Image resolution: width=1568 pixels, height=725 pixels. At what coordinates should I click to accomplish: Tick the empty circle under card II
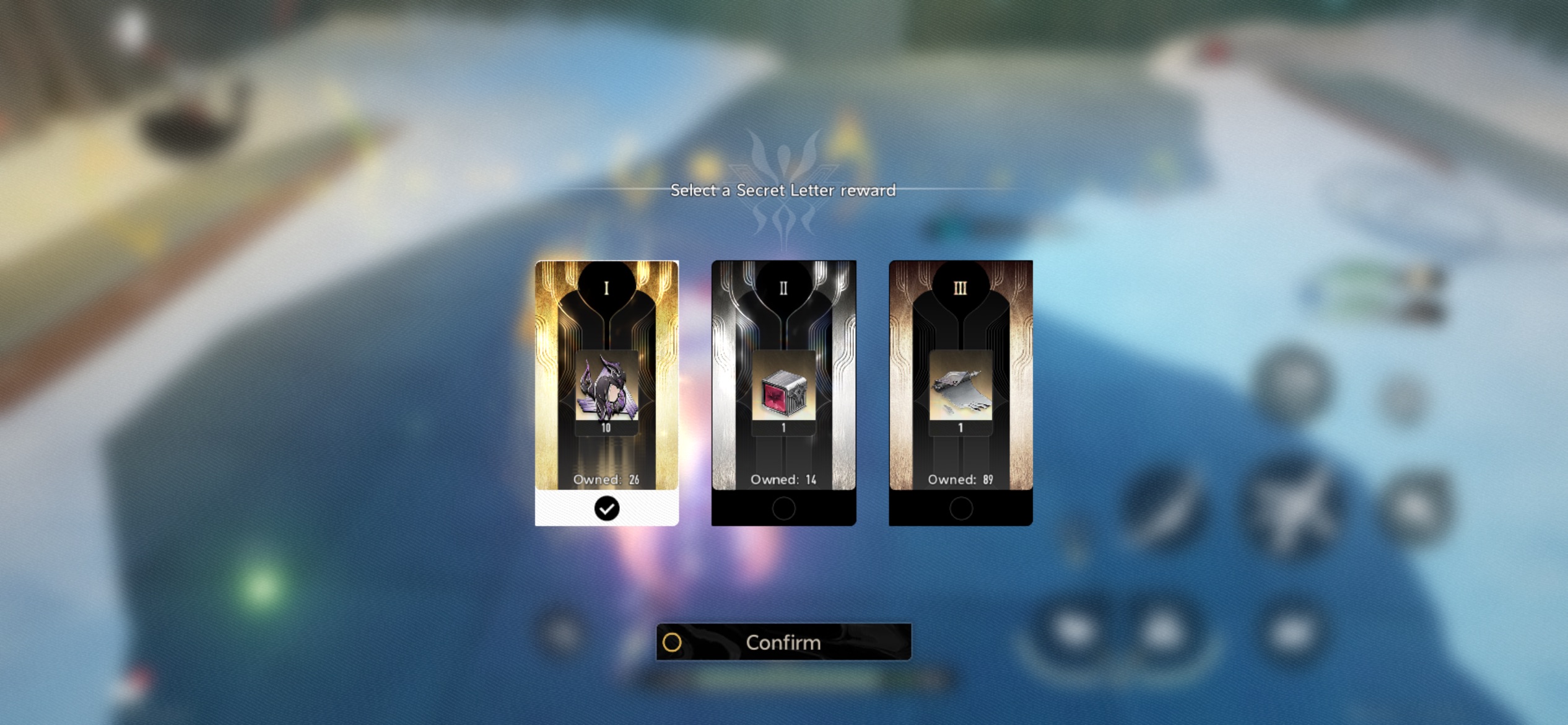click(x=783, y=509)
